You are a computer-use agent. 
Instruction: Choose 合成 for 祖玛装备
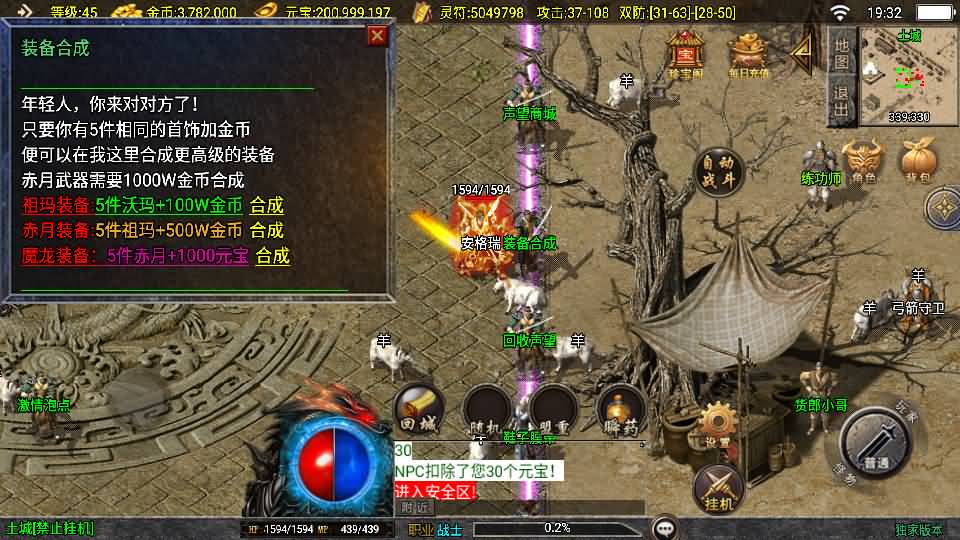267,206
